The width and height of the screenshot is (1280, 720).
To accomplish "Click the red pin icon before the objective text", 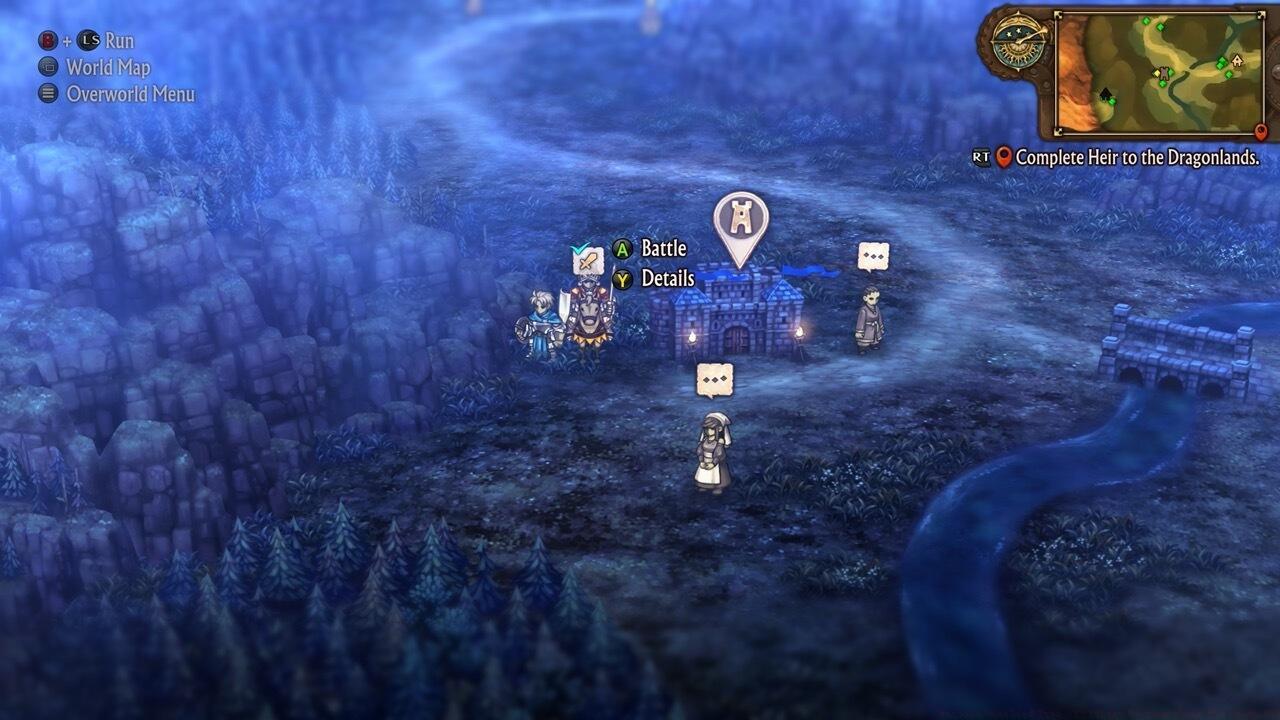I will point(1003,156).
